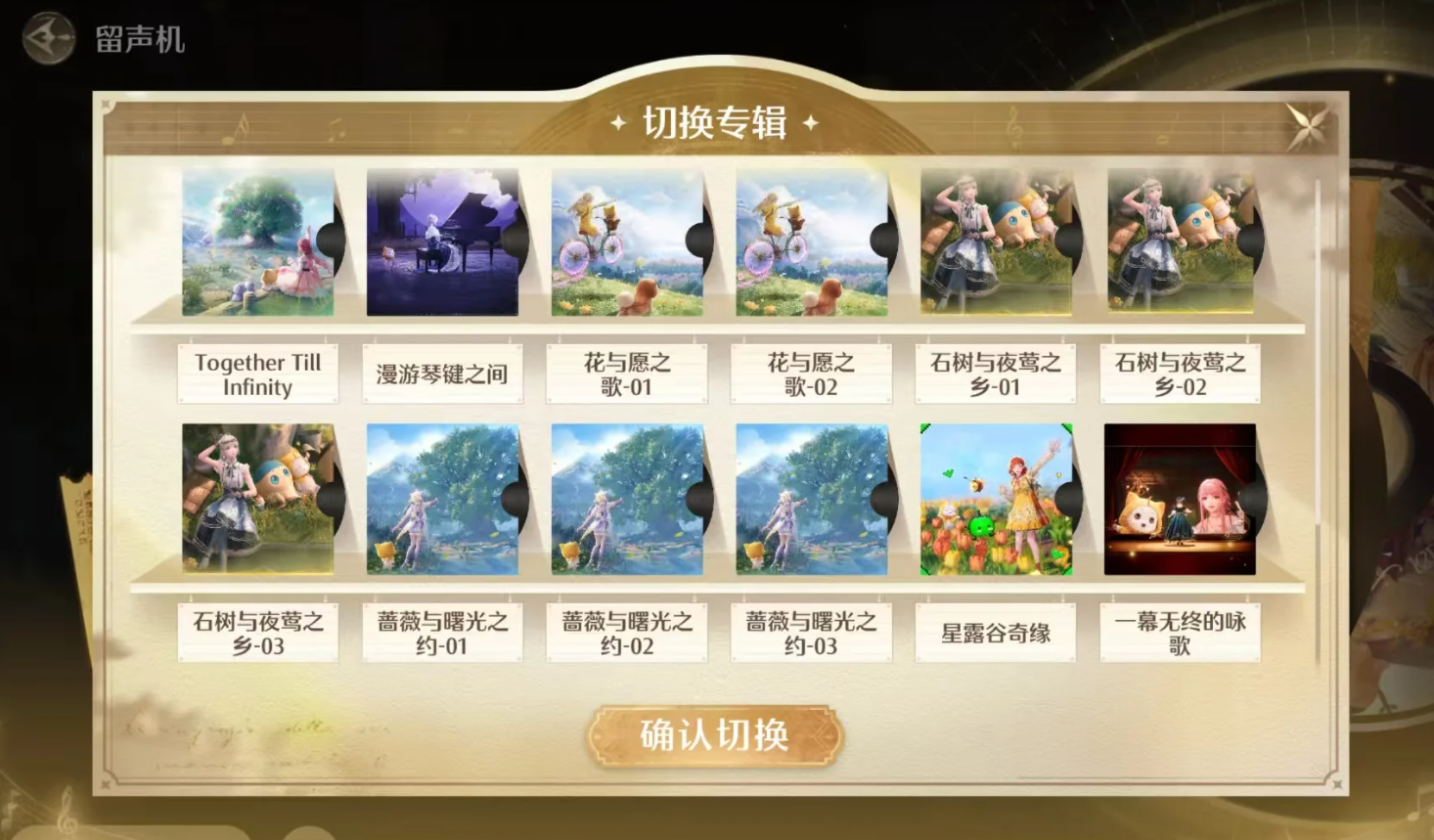Select the 一幕无终的咏歌 album cover
Screen dimensions: 1434x840
point(1179,501)
